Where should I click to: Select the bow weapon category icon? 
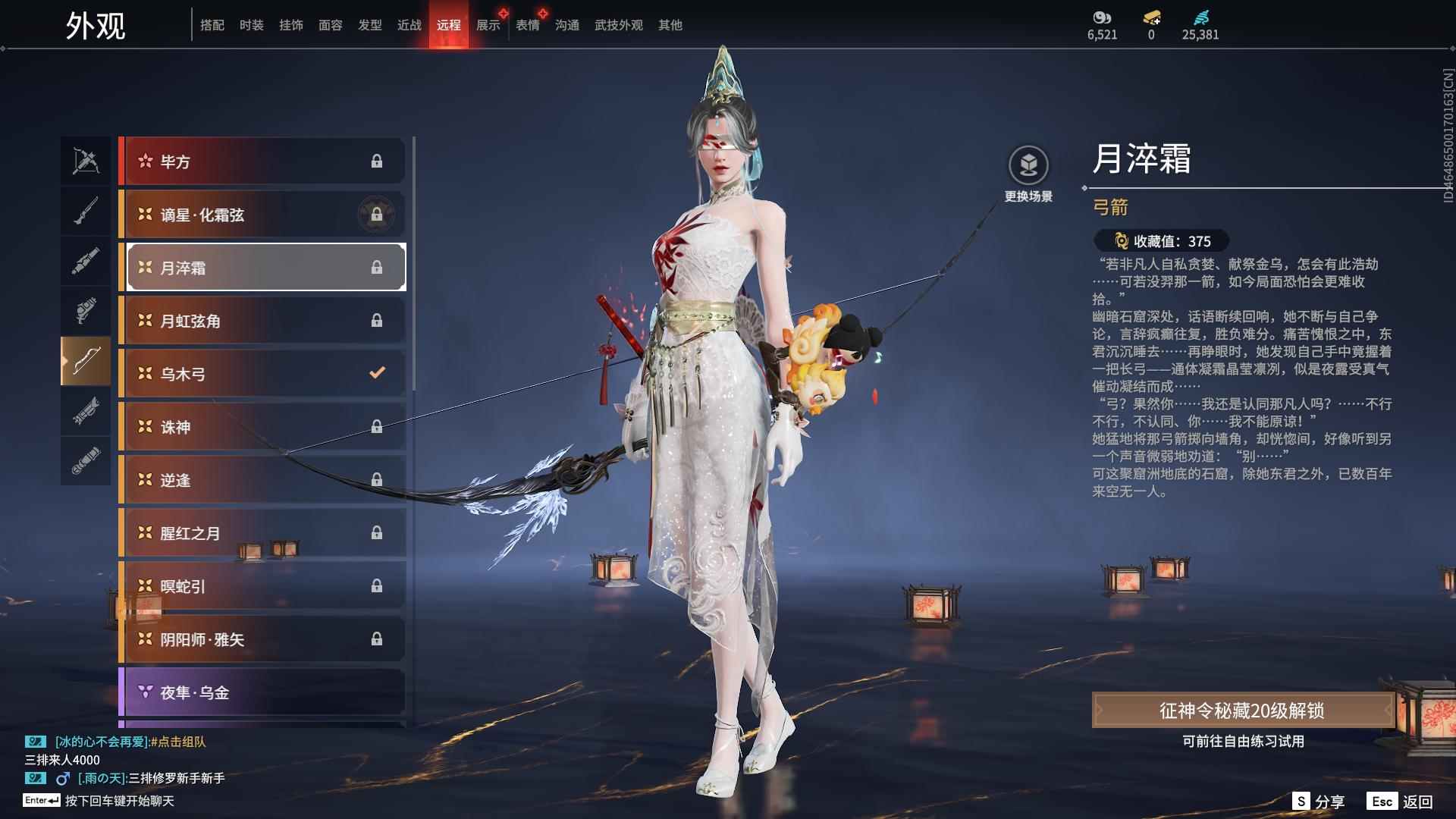pyautogui.click(x=86, y=361)
